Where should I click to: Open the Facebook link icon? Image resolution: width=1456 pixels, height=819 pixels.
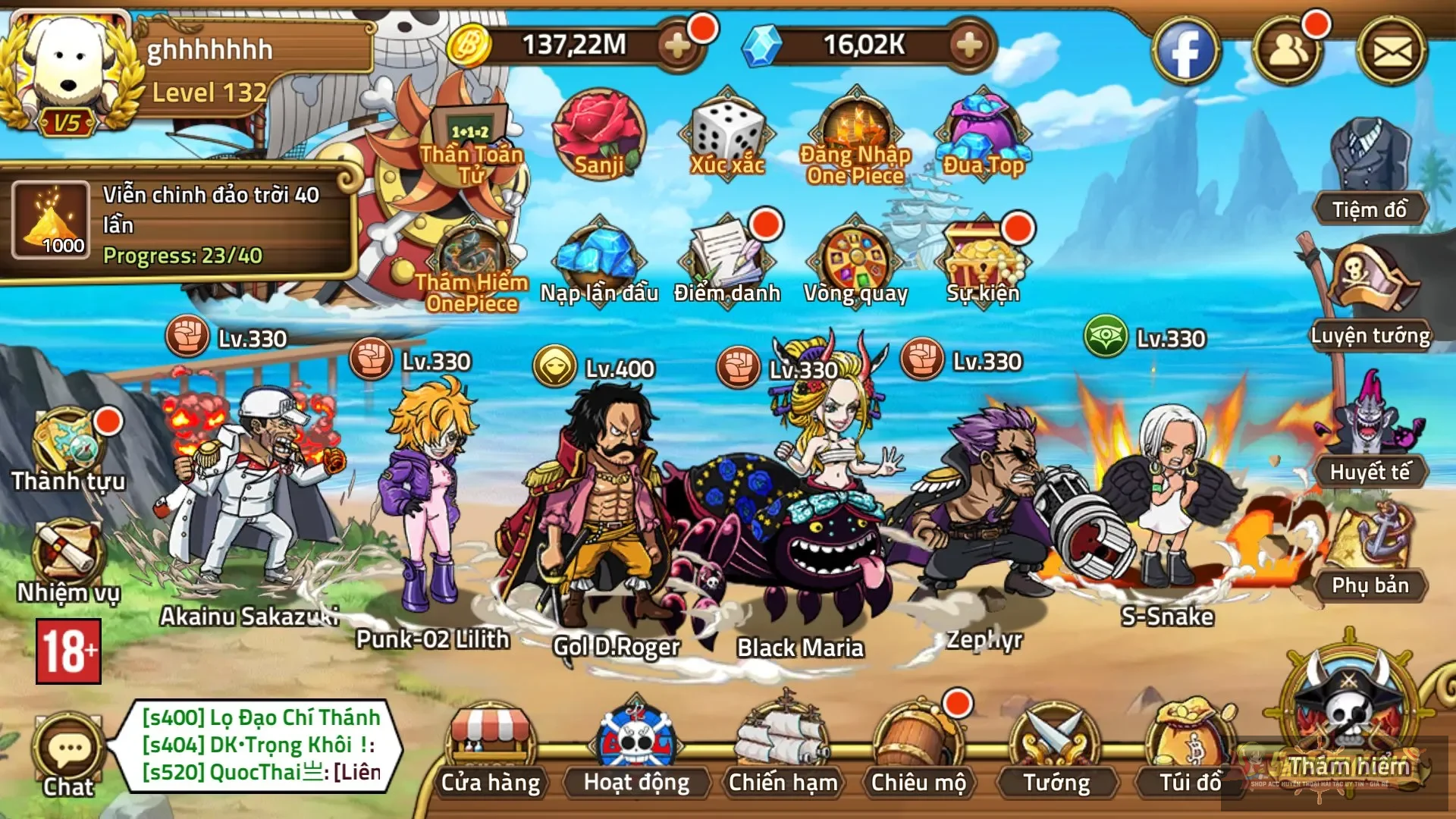coord(1185,52)
